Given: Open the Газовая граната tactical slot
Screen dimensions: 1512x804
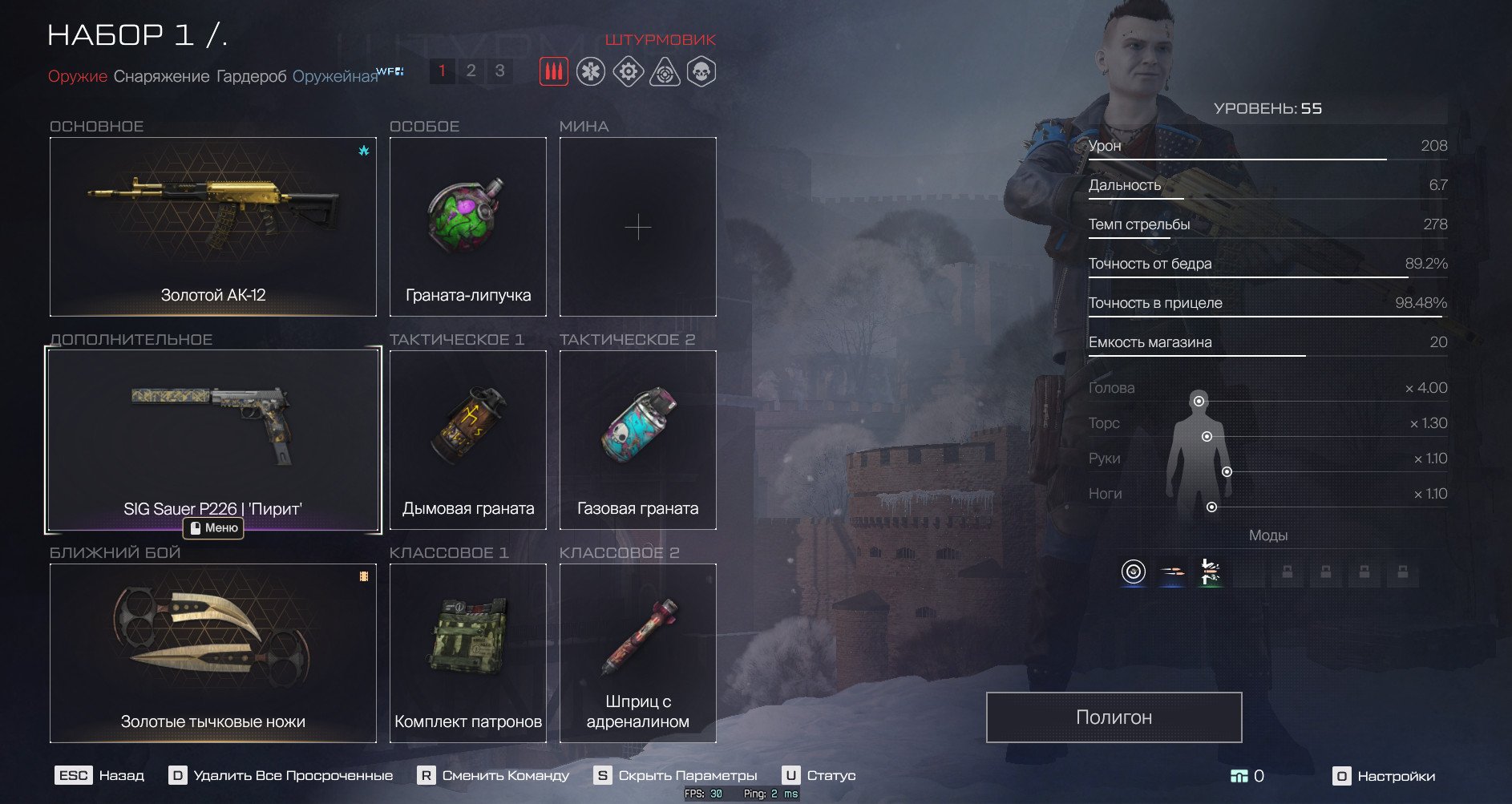Looking at the screenshot, I should pos(638,440).
